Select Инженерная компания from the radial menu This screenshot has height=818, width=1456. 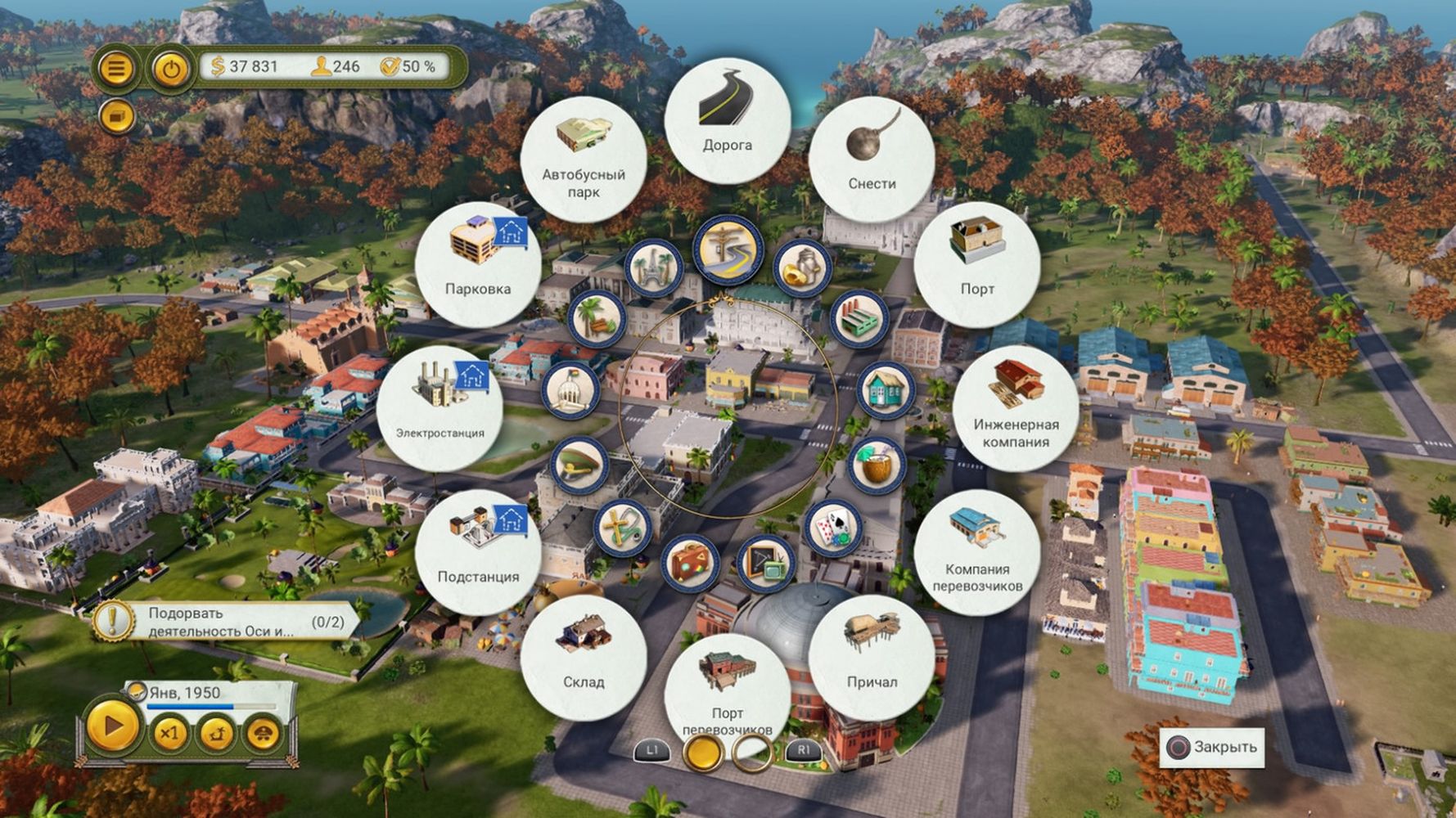tap(1016, 409)
